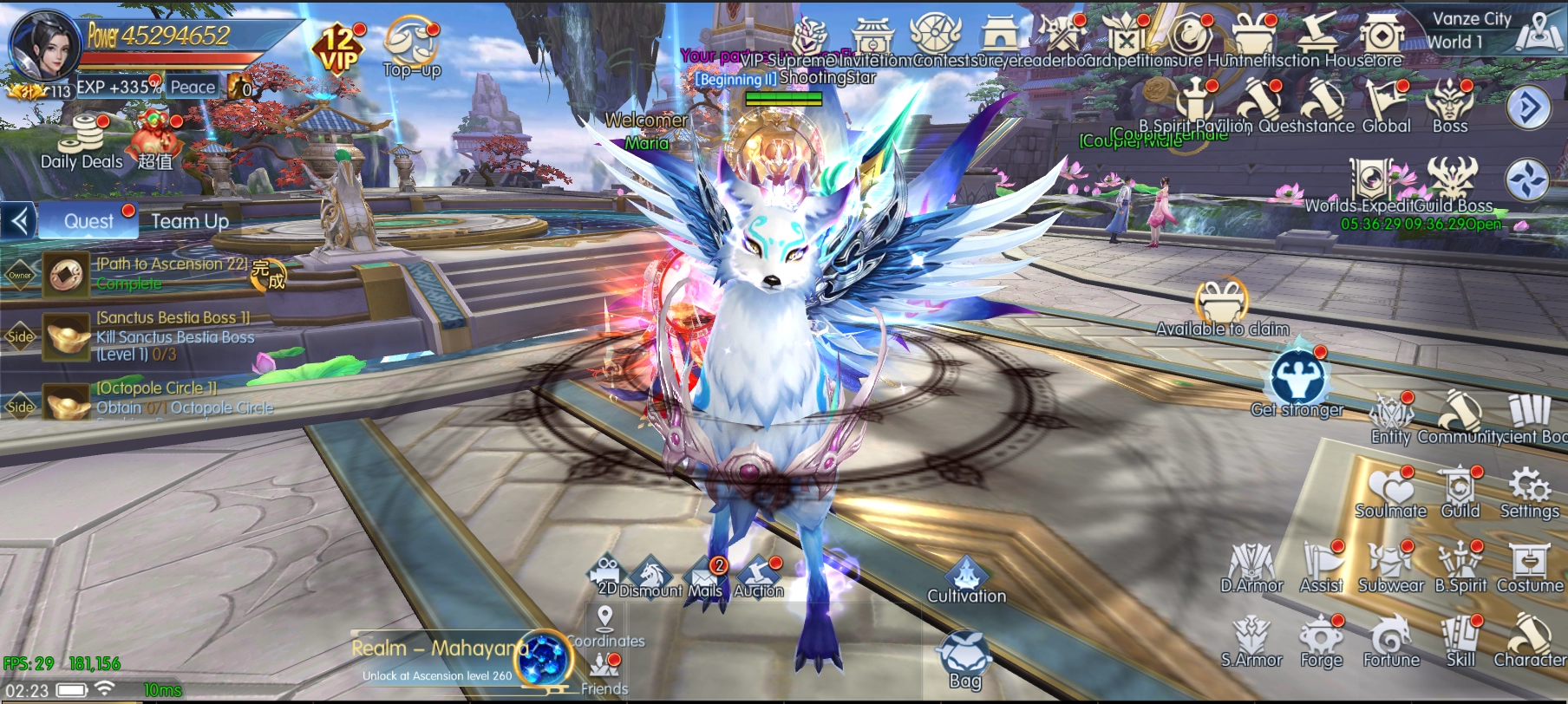
Task: Claim the Available to claim gift
Action: click(1222, 304)
